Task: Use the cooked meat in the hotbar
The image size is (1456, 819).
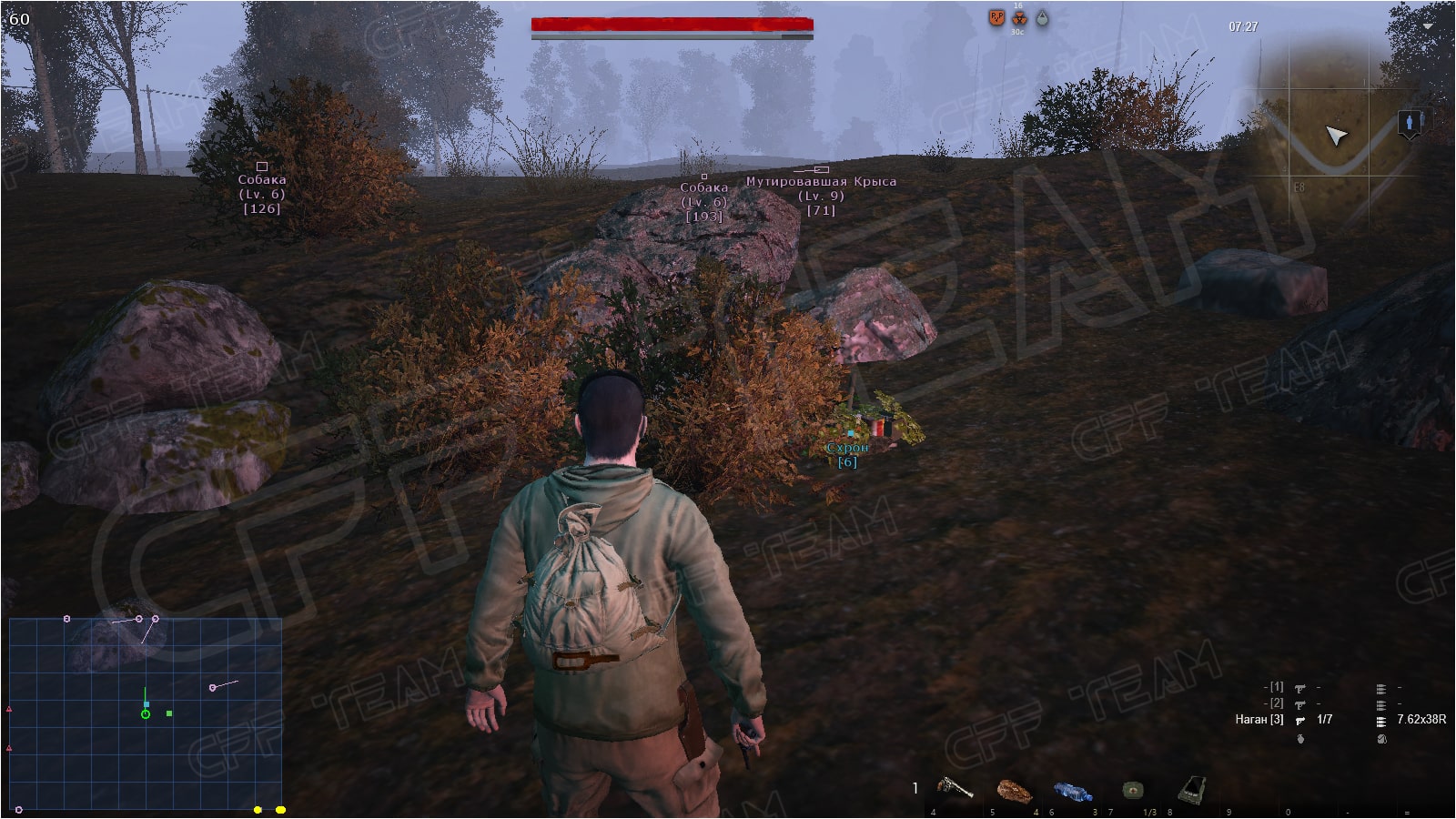Action: [x=1014, y=791]
